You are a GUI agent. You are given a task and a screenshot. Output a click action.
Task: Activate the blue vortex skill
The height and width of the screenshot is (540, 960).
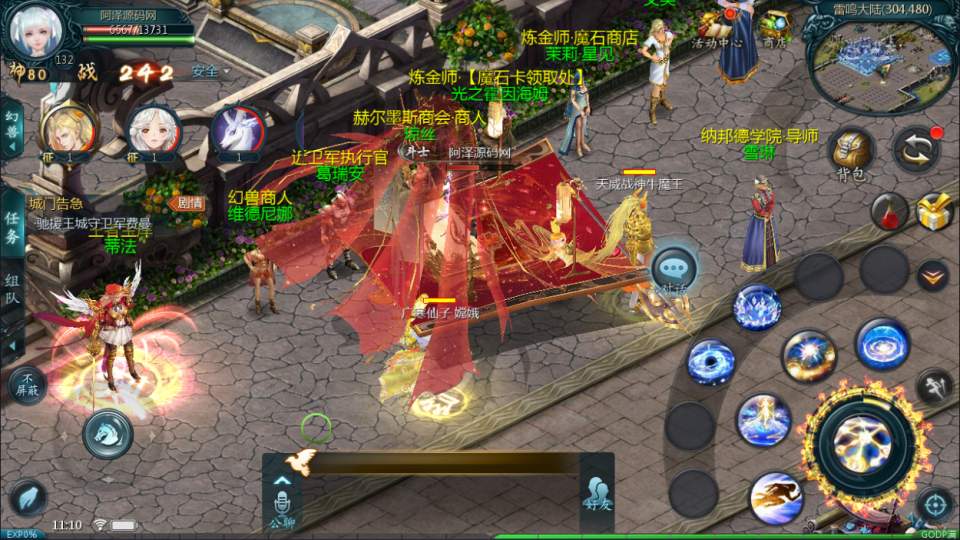click(x=711, y=361)
